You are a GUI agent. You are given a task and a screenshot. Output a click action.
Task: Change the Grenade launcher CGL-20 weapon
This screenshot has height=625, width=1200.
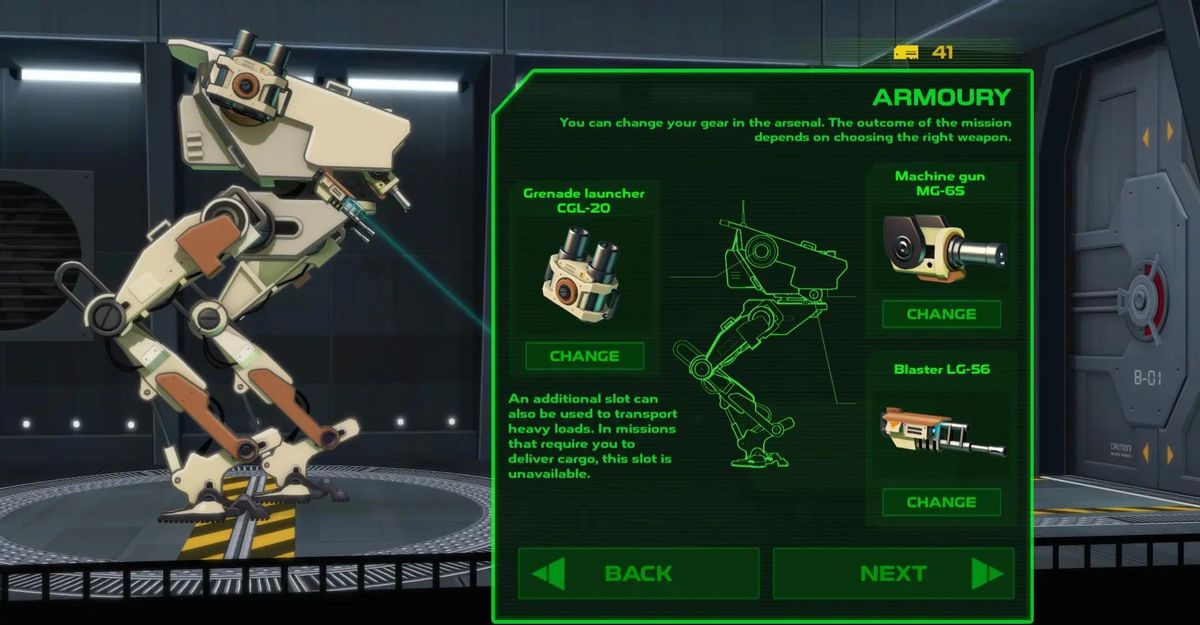(584, 356)
